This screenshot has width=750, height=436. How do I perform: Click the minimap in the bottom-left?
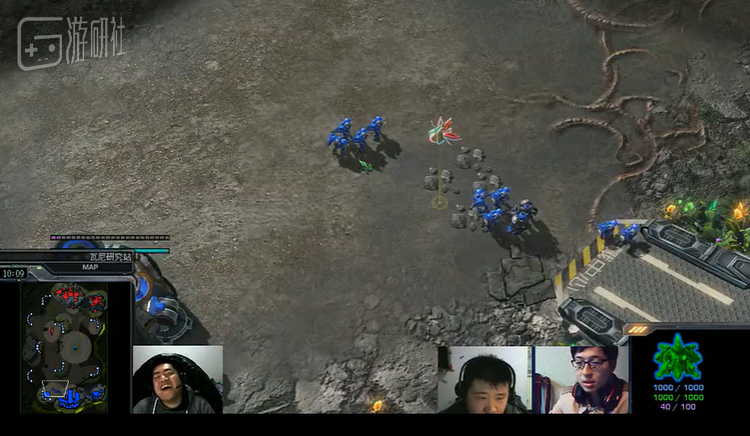pyautogui.click(x=67, y=347)
